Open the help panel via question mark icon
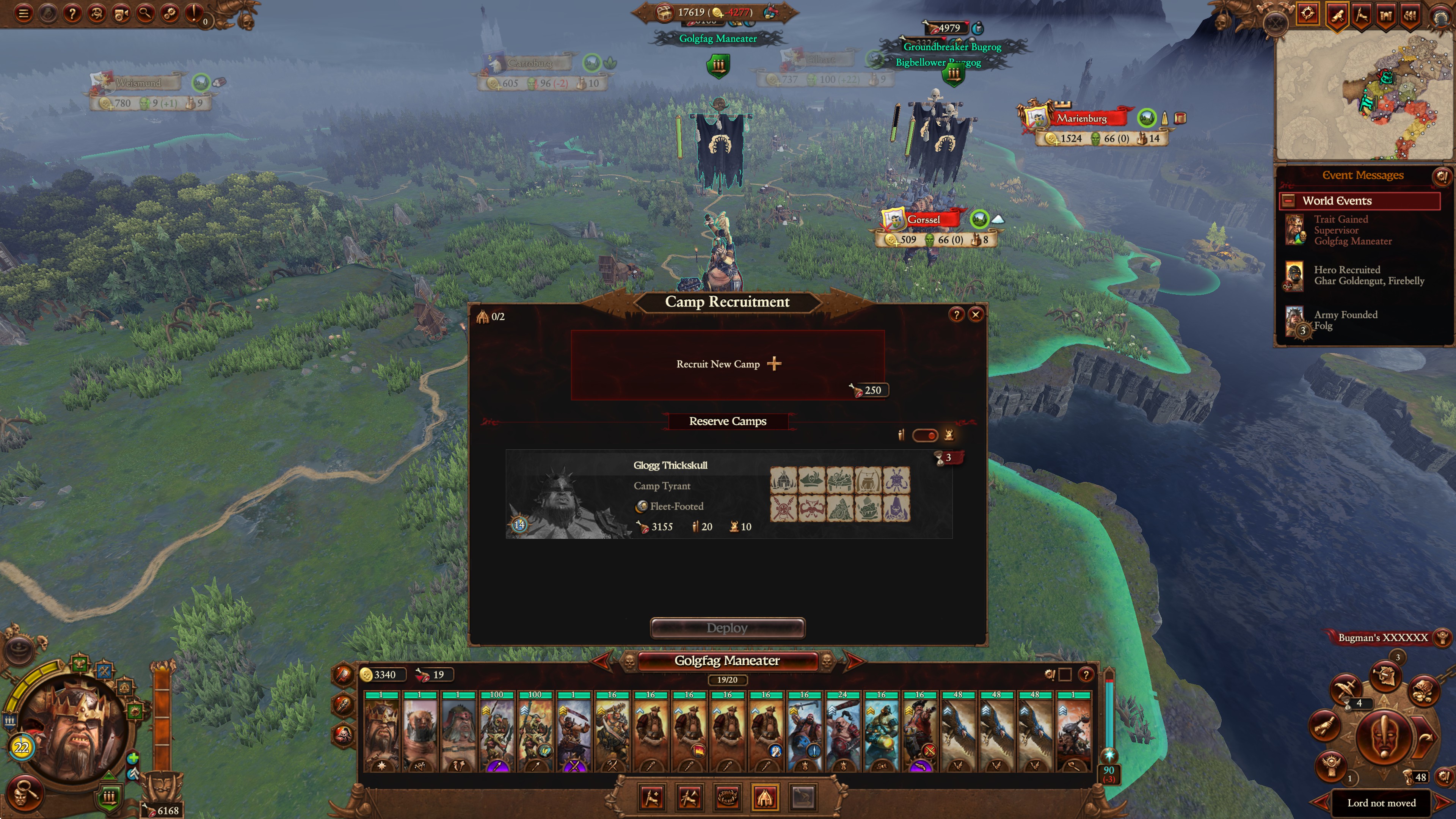 [73, 14]
